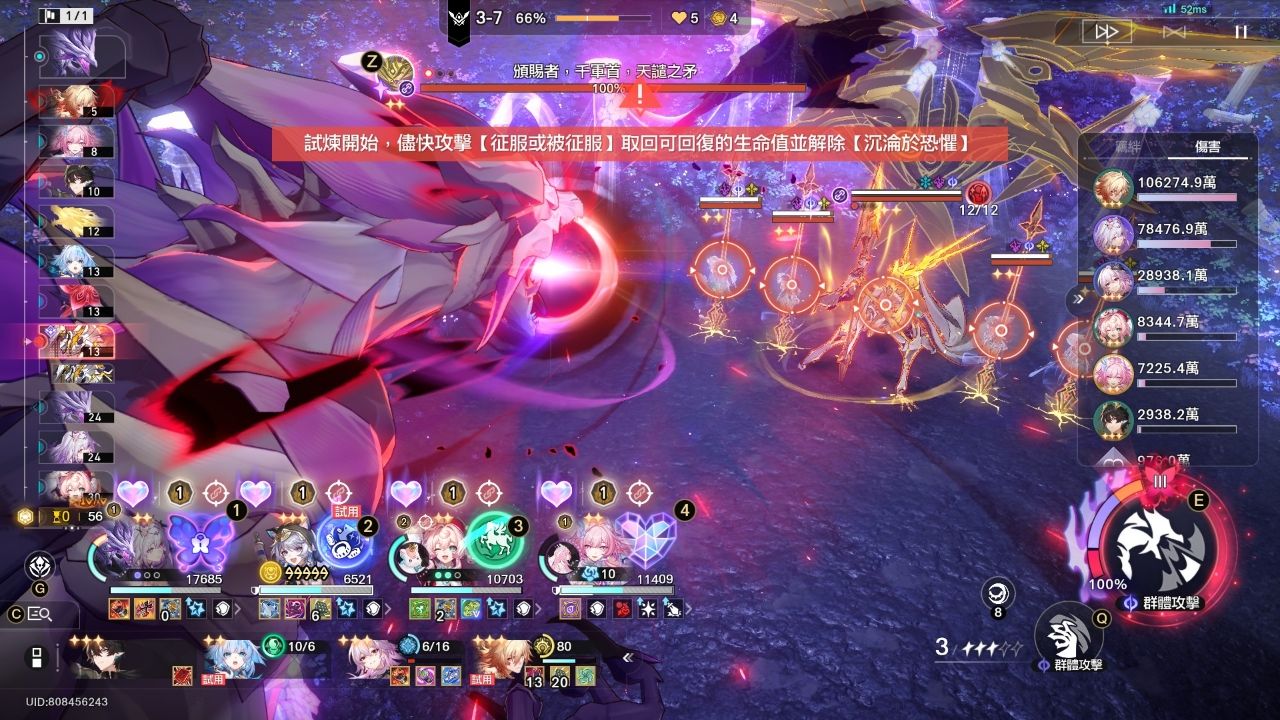Open the battle details magnifier list
1280x720 pixels.
[x=40, y=614]
